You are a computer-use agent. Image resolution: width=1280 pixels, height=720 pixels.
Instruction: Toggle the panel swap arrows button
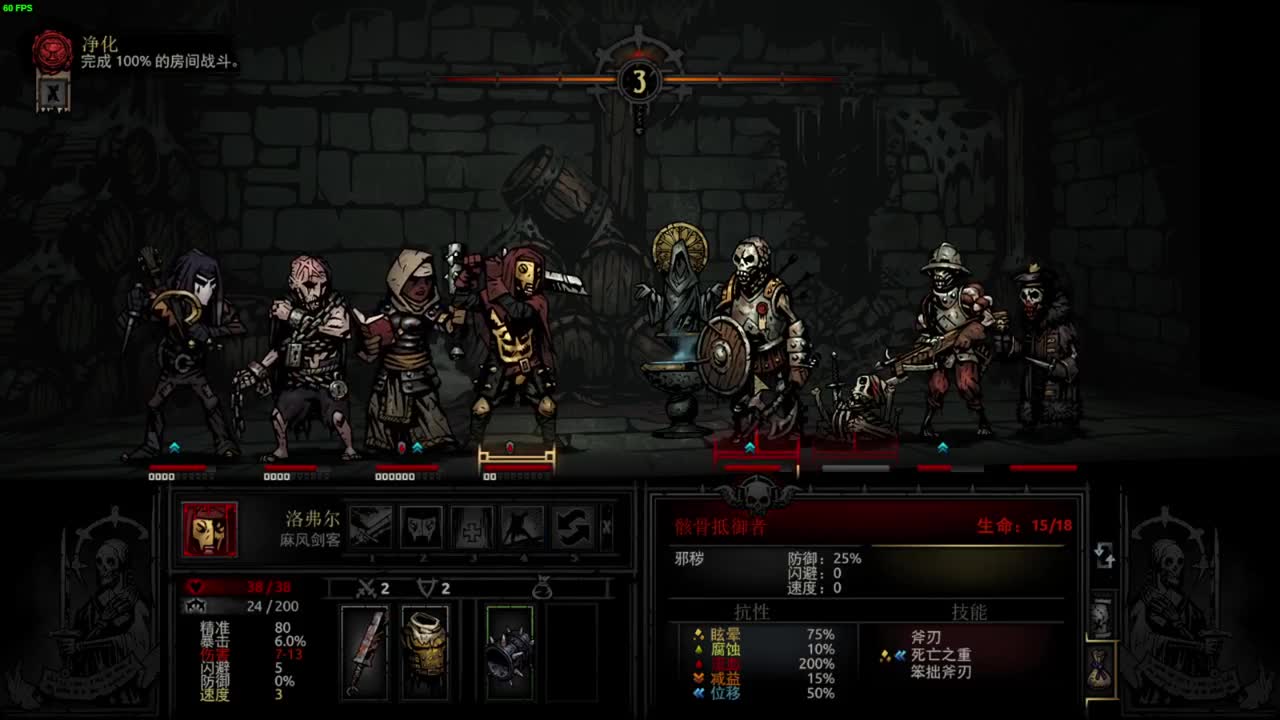[1104, 555]
